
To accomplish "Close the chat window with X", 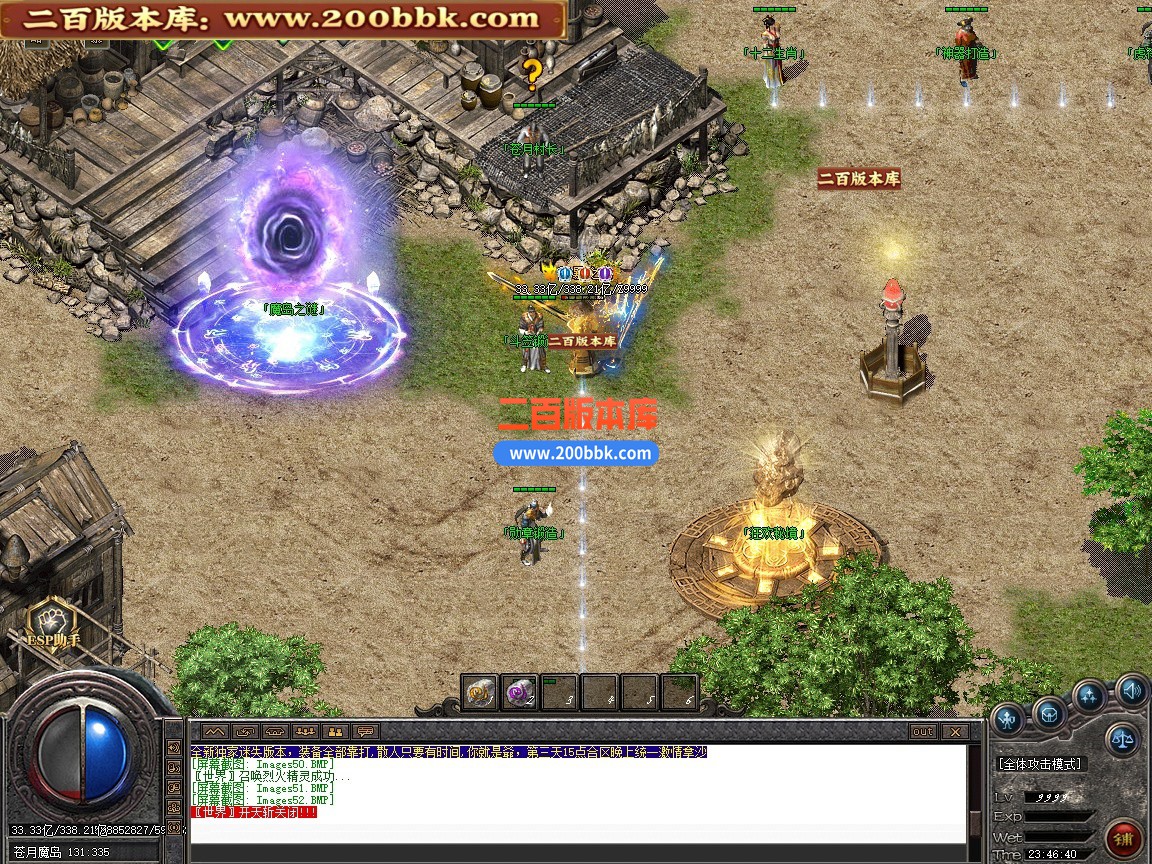I will tap(952, 732).
